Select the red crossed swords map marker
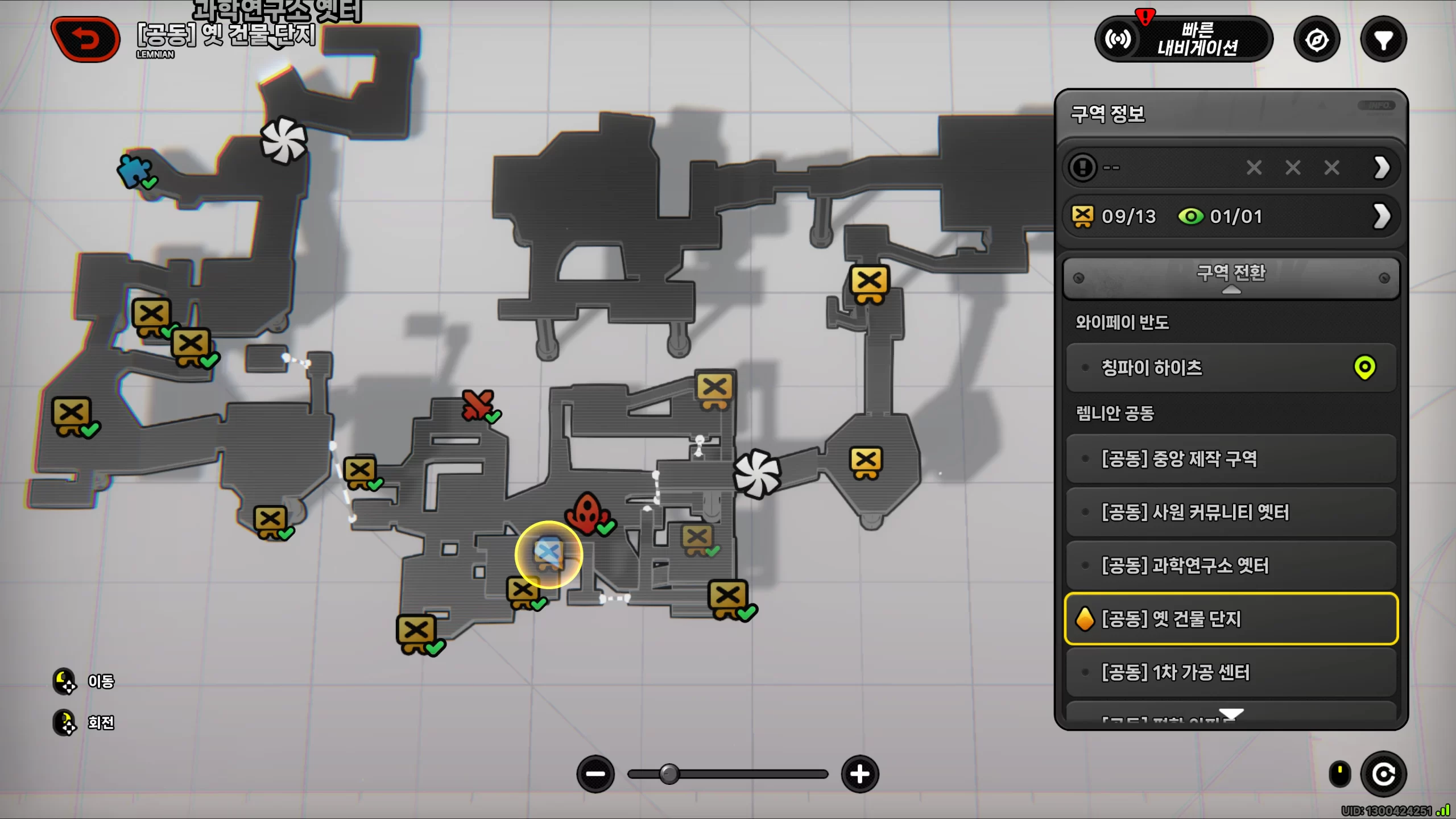Viewport: 1456px width, 819px height. pyautogui.click(x=478, y=405)
